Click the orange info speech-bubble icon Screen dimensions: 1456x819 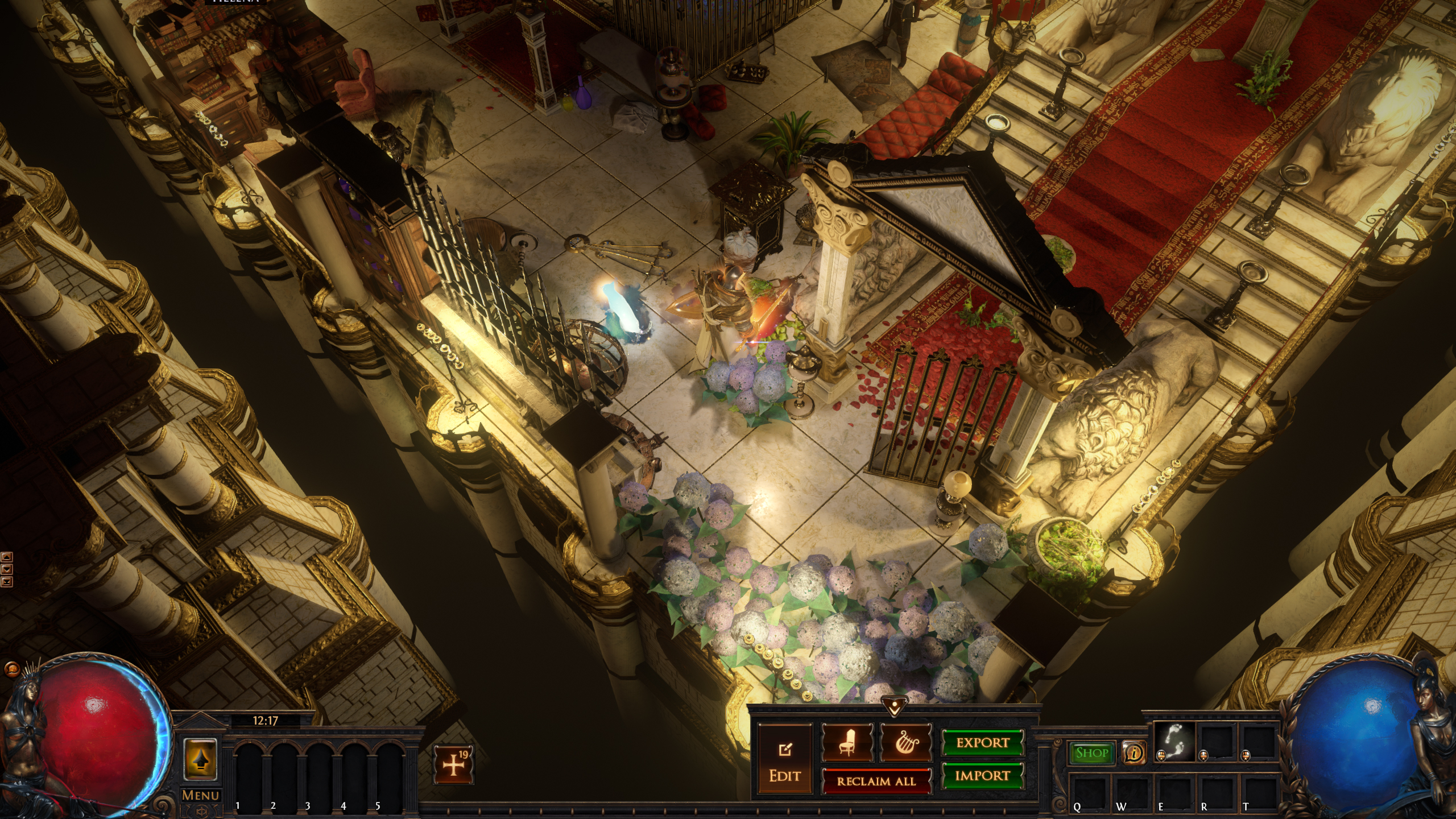coord(1134,753)
